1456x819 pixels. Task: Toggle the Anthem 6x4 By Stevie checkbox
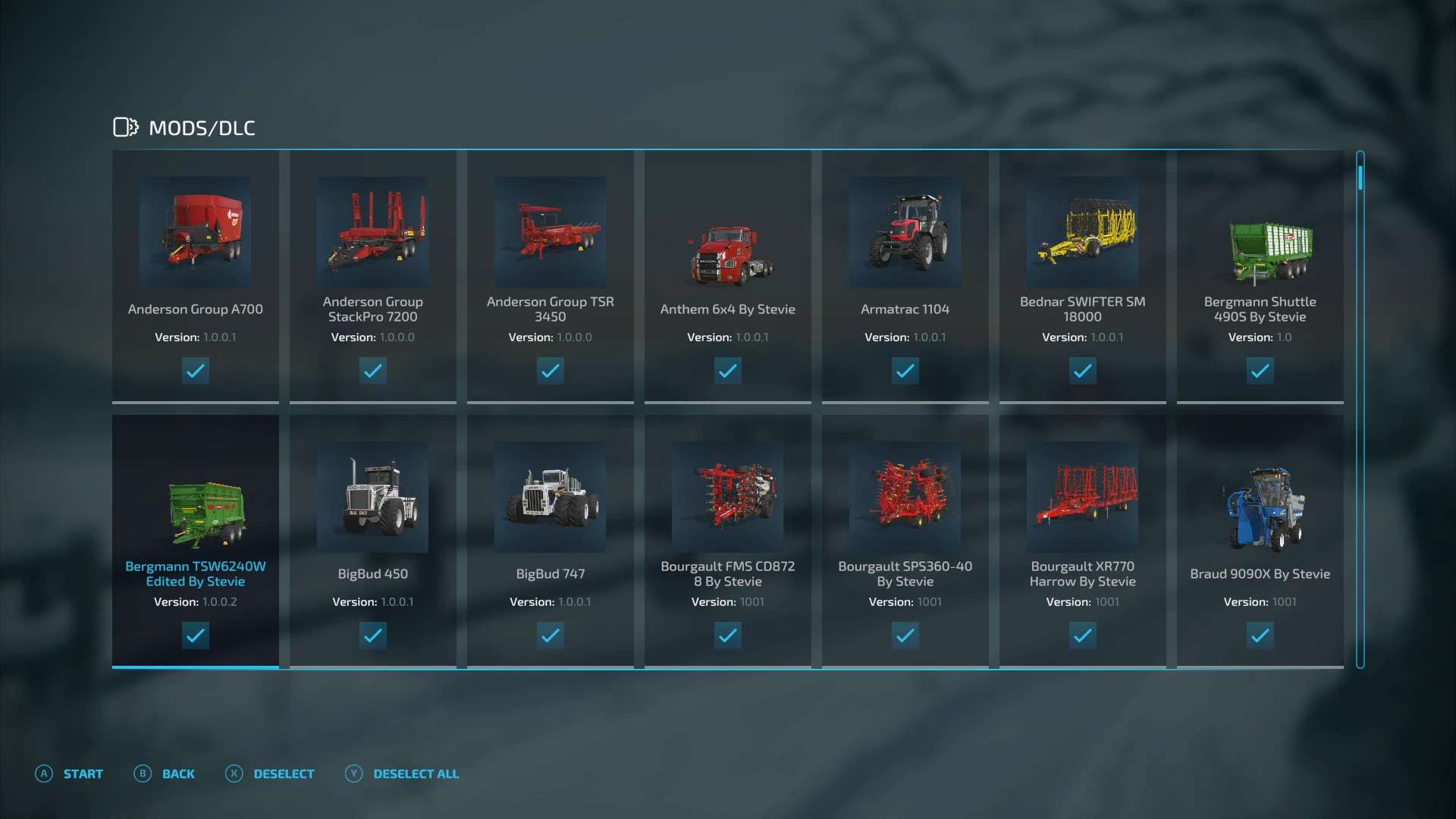point(727,371)
